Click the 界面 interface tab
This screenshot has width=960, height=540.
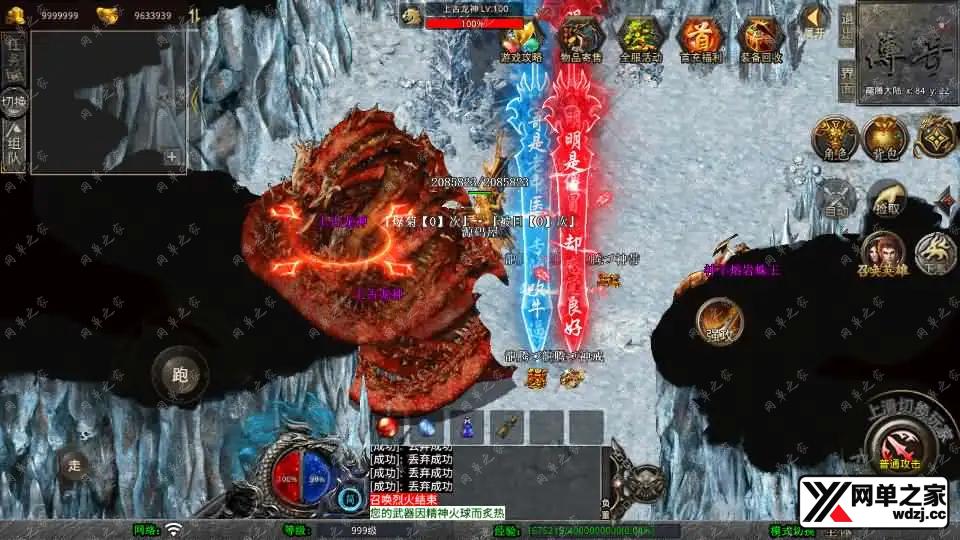tap(846, 80)
